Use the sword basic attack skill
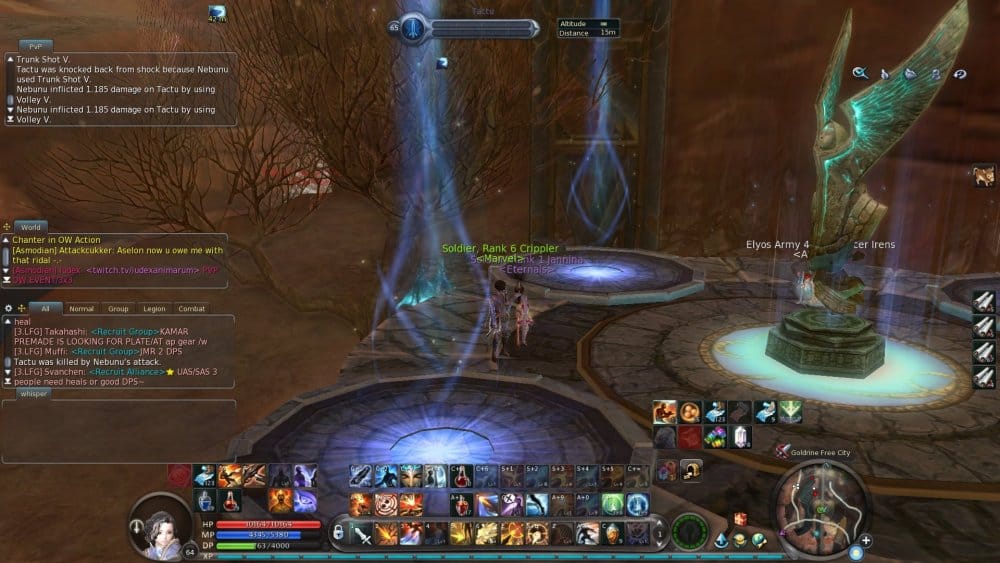1000x563 pixels. 361,533
